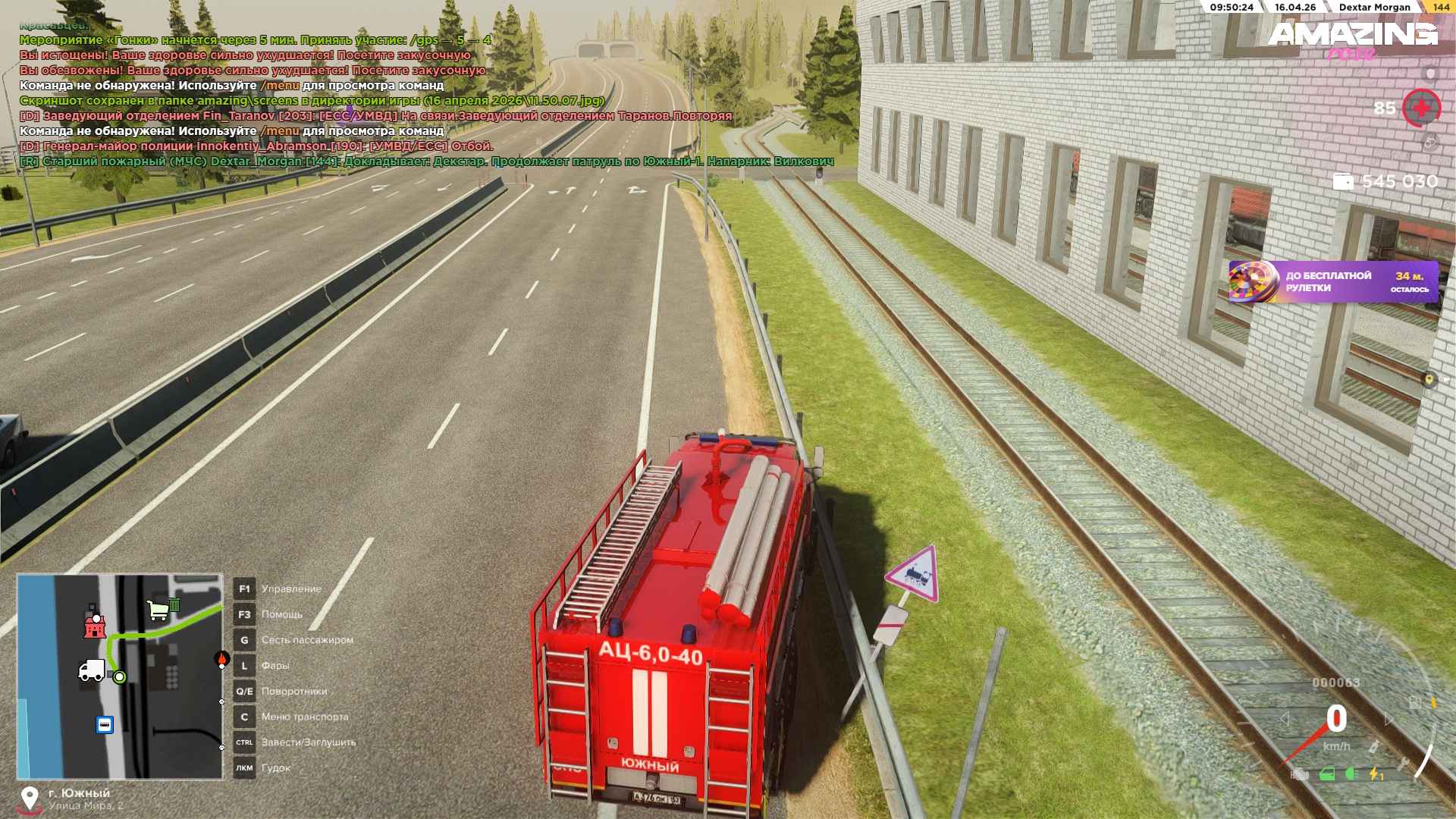This screenshot has width=1456, height=819.
Task: Toggle the green headlights indicator
Action: 1351,774
